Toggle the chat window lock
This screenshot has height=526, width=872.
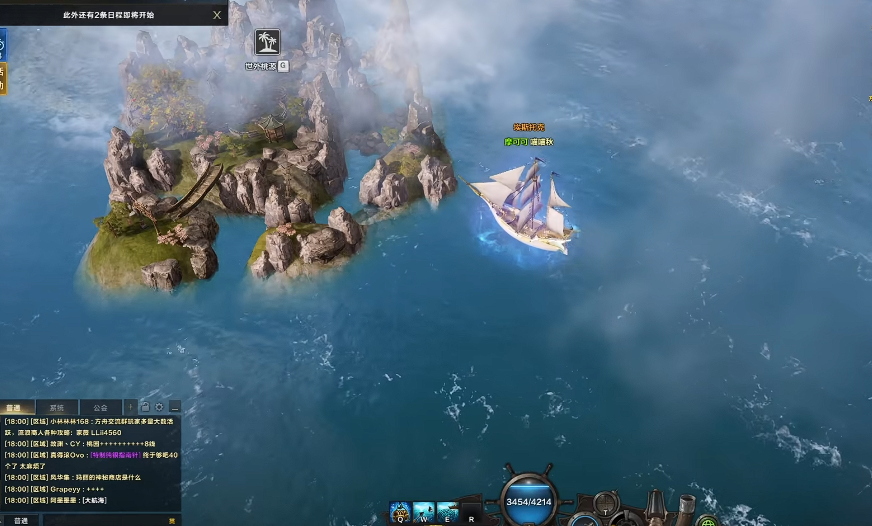145,407
